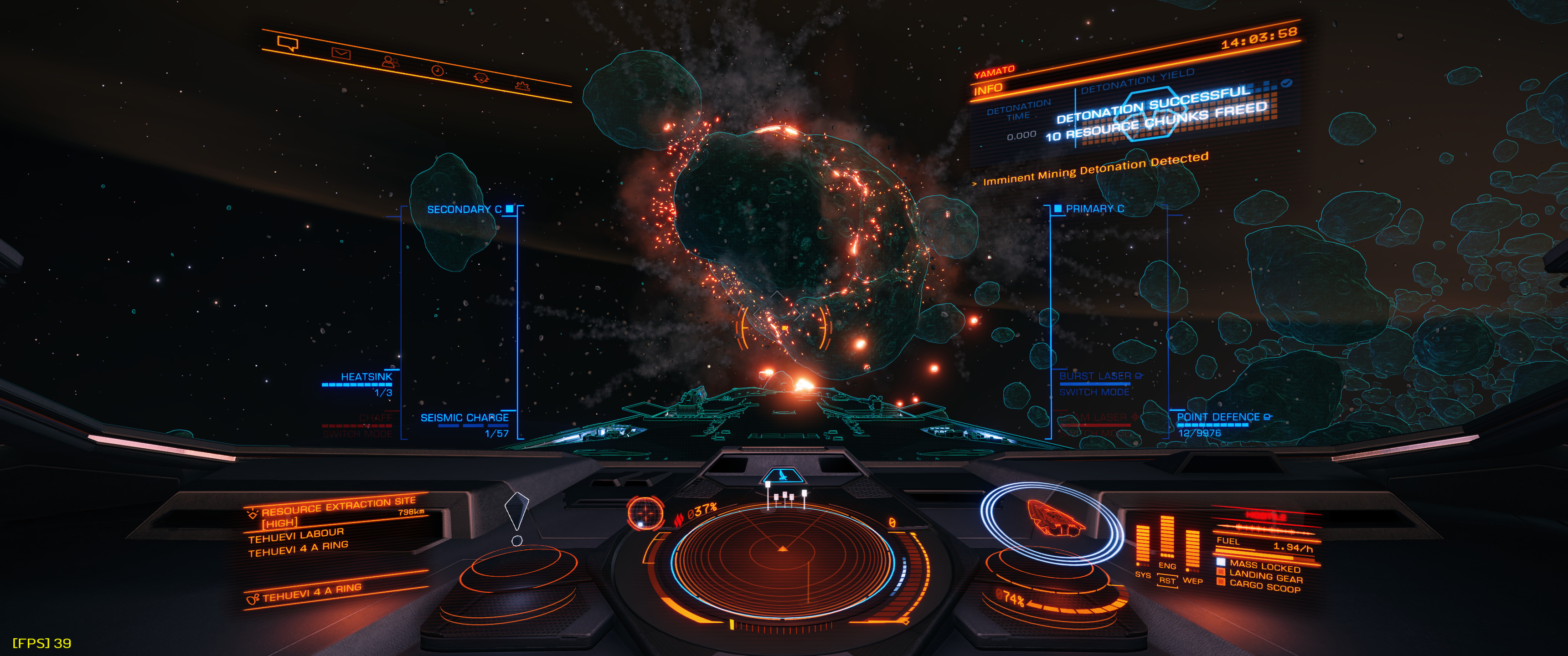This screenshot has width=1568, height=656.
Task: Boost the ENG power bar
Action: pyautogui.click(x=1167, y=538)
